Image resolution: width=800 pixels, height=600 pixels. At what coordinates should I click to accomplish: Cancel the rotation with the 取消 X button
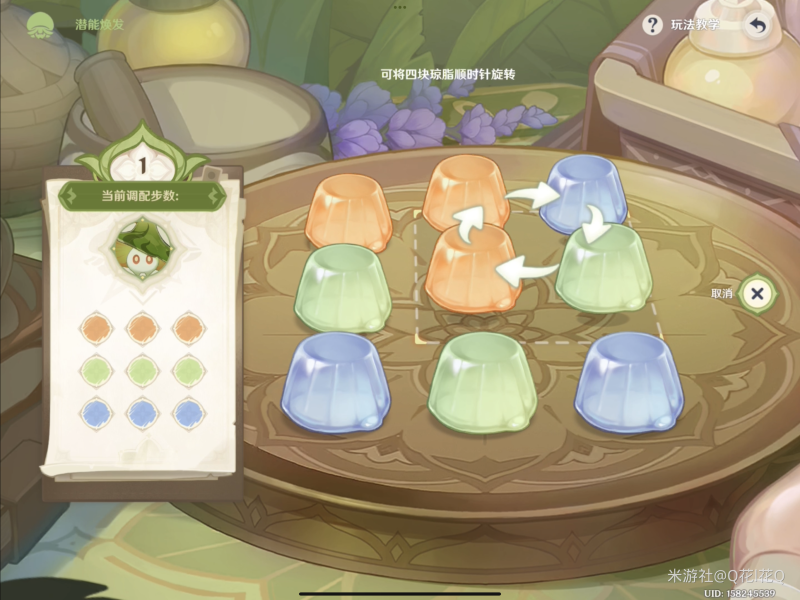(x=757, y=294)
